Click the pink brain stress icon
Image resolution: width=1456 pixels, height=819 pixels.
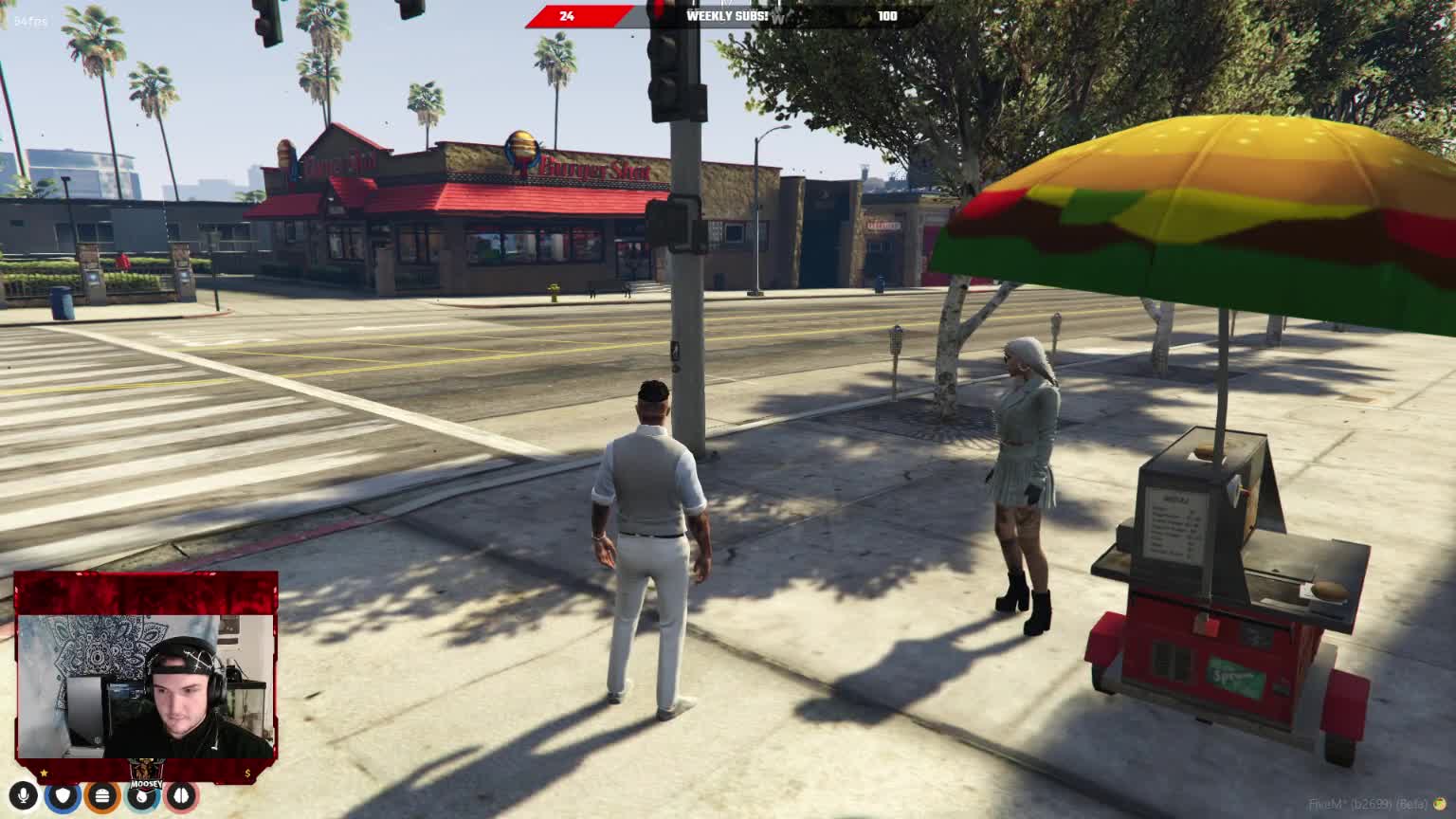click(182, 796)
